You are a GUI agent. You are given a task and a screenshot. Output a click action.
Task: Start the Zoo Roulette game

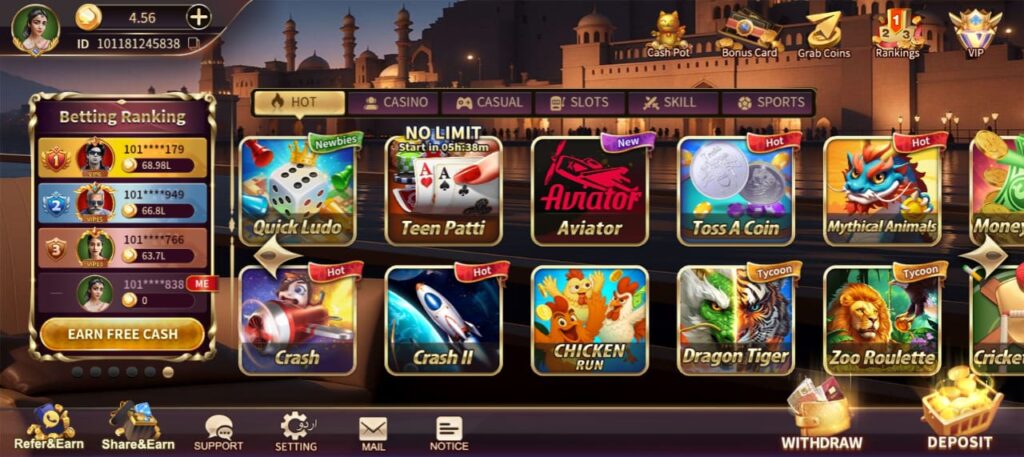click(881, 321)
